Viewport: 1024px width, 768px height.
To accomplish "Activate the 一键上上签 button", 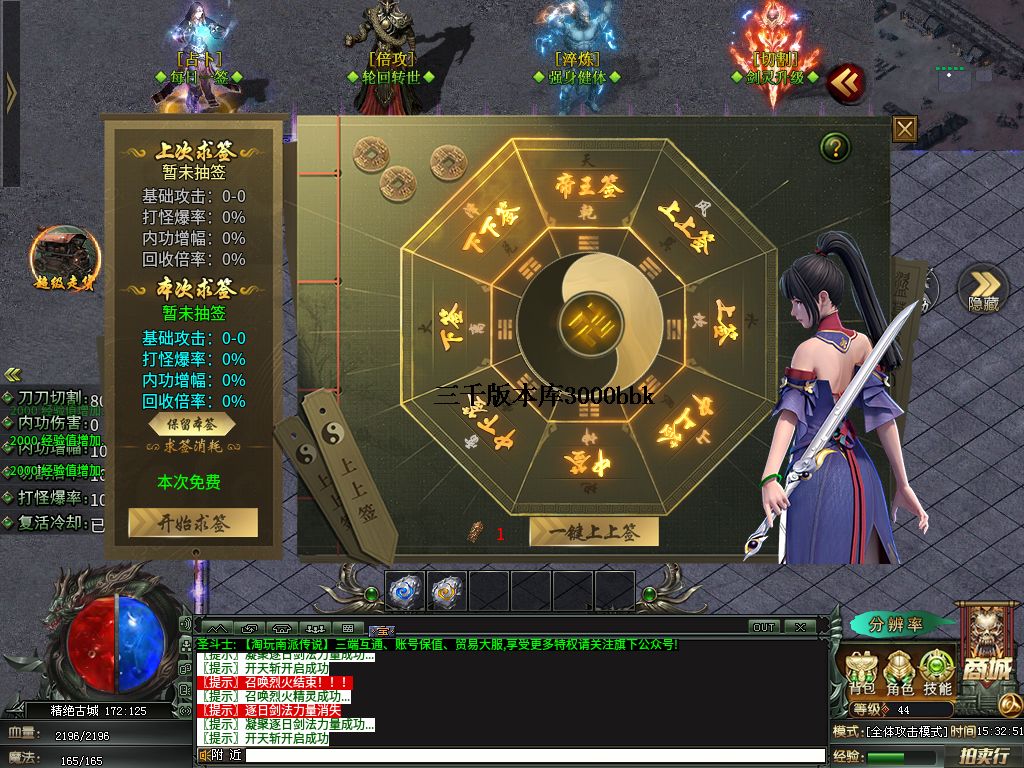I will [594, 533].
